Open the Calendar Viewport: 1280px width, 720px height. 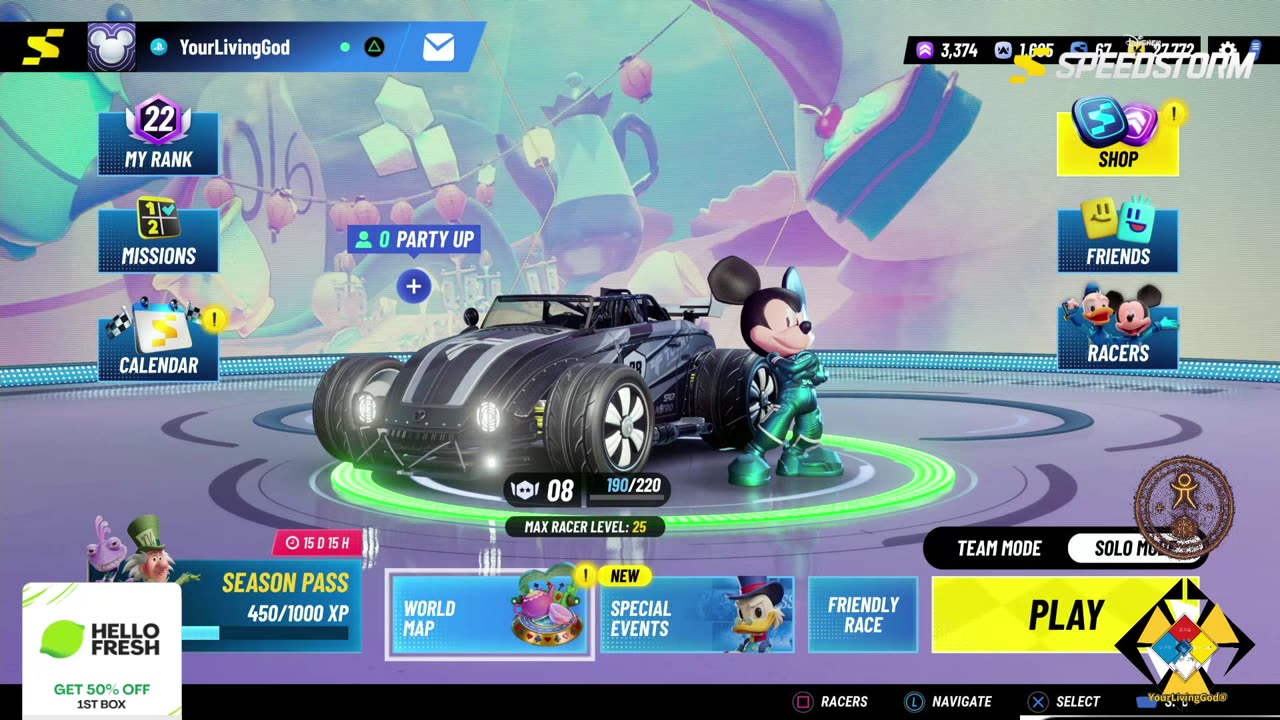click(158, 346)
